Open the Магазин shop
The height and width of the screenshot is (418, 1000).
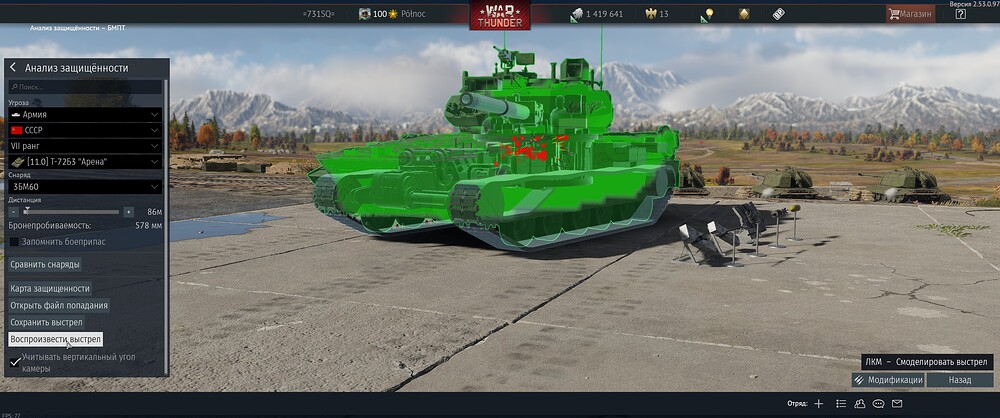[x=910, y=14]
